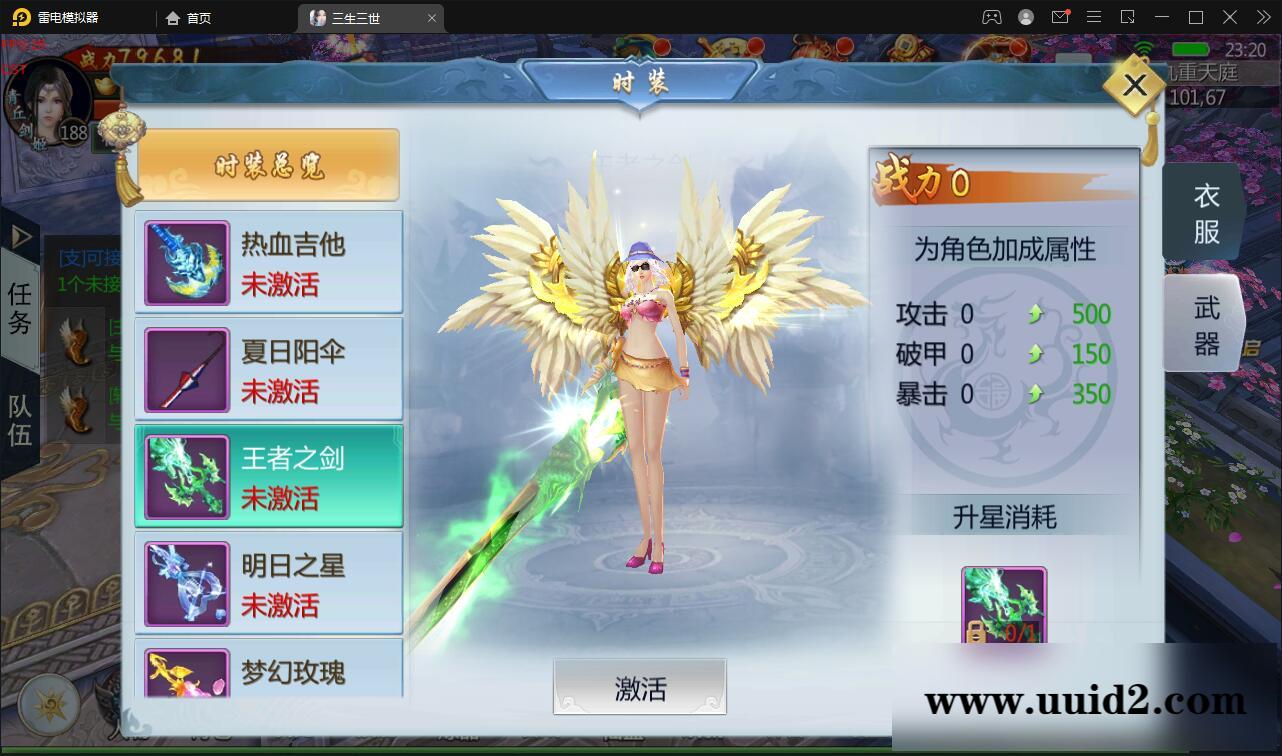Screen dimensions: 1282x756
Task: Click the compass icon at bottom-left
Action: coord(48,704)
